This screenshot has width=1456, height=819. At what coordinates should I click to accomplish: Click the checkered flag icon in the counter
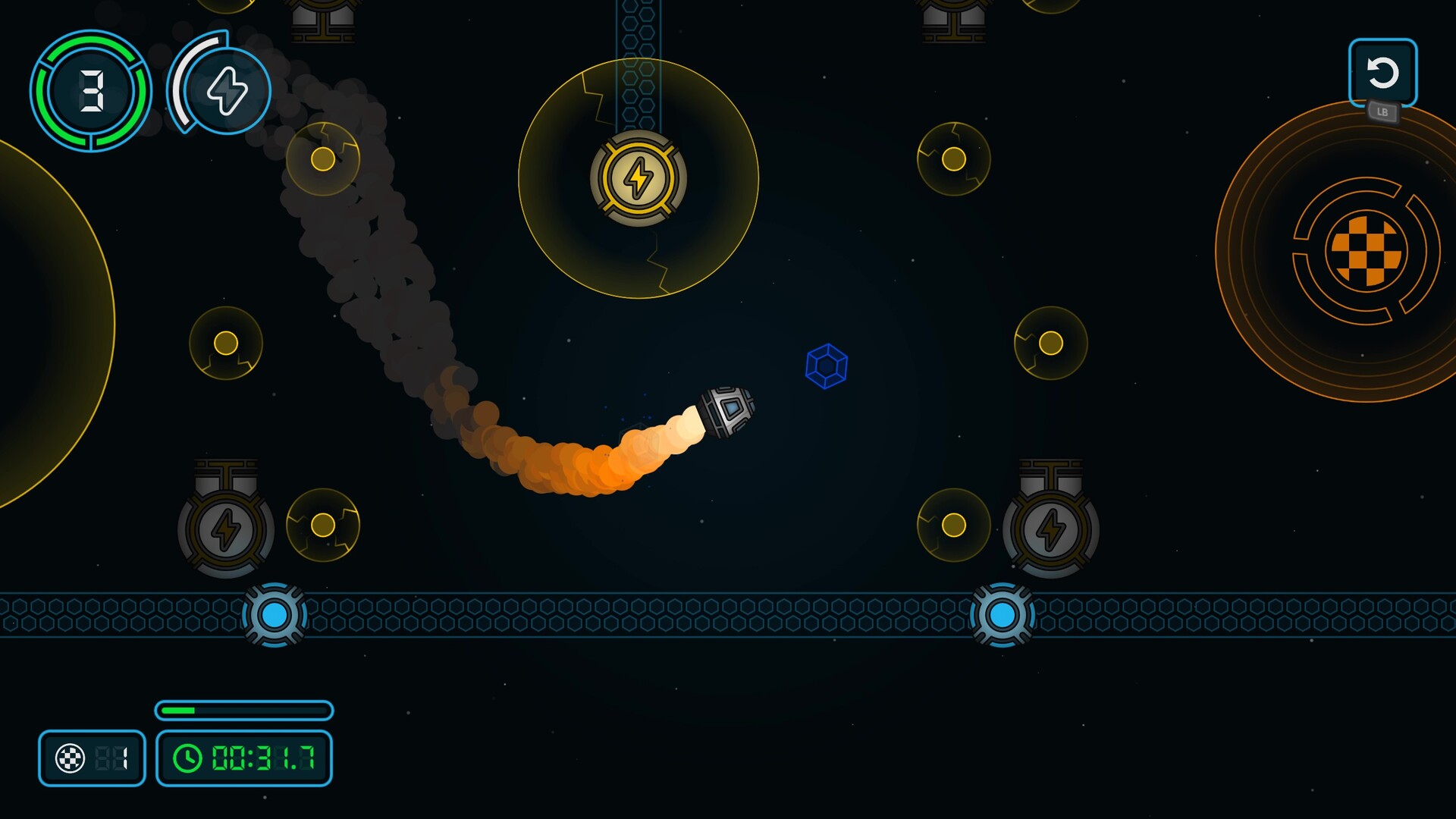pyautogui.click(x=70, y=758)
